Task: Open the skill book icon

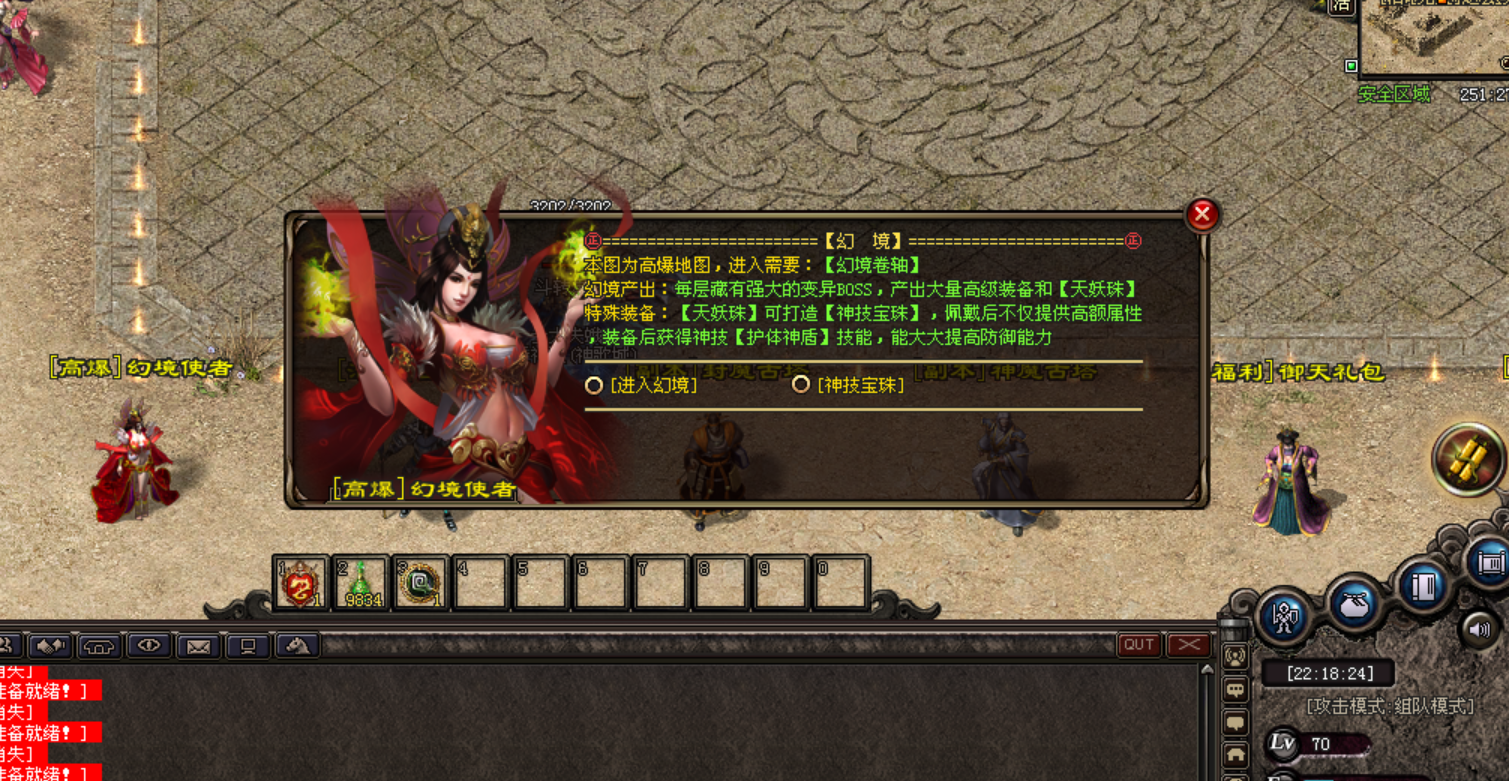Action: (x=1423, y=587)
